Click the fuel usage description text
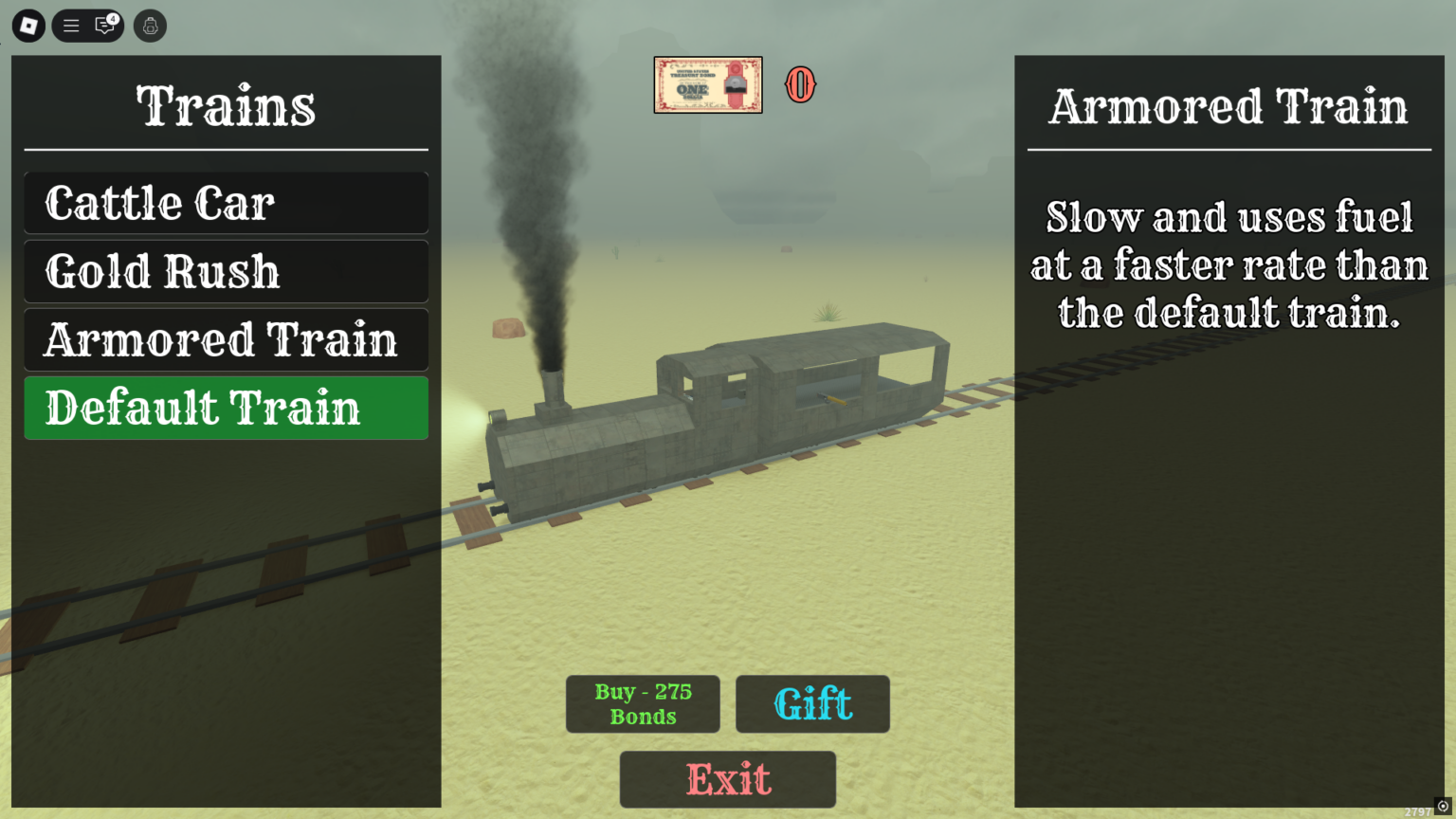 point(1228,265)
